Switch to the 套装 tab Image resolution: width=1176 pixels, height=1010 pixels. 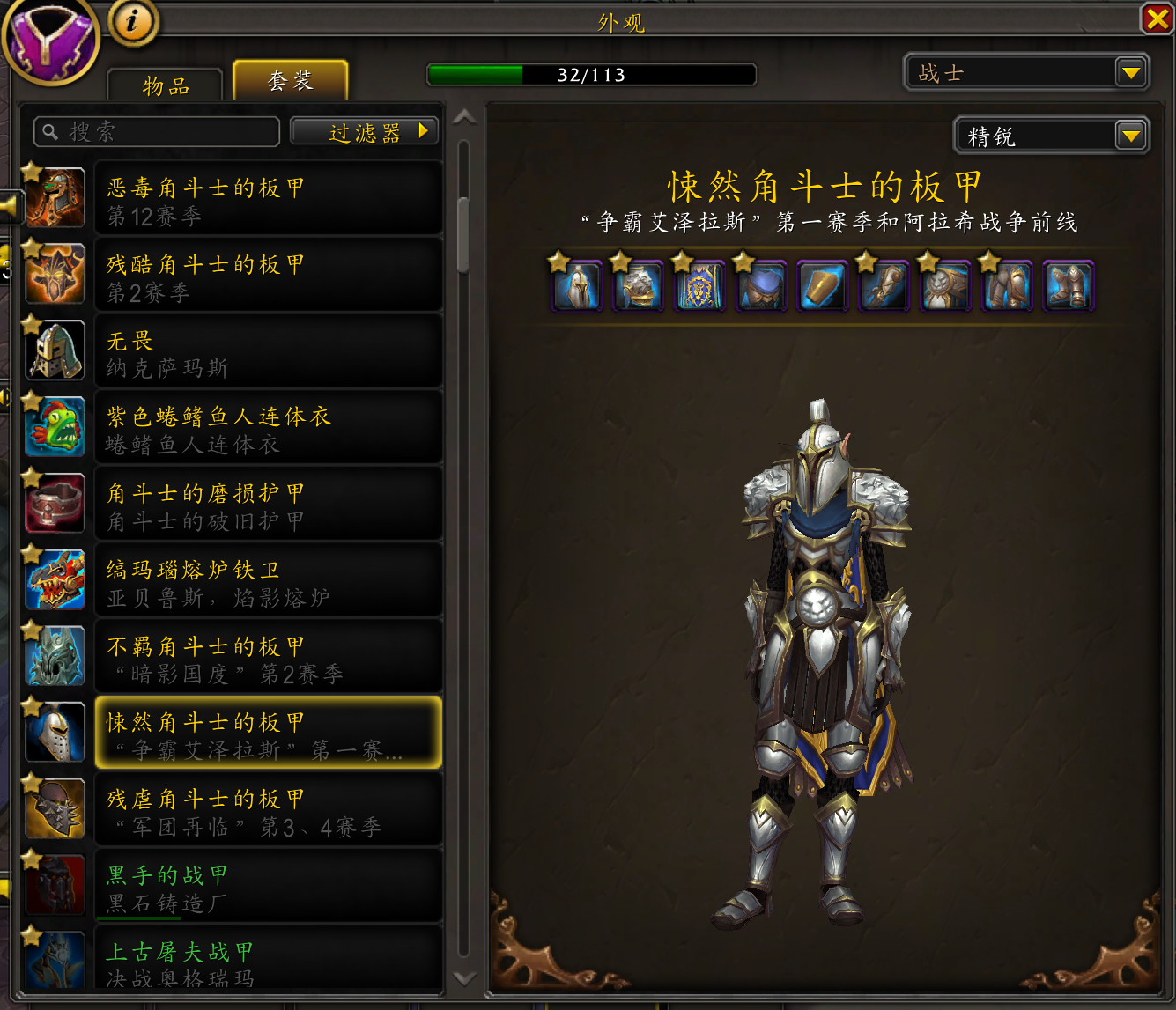coord(290,78)
